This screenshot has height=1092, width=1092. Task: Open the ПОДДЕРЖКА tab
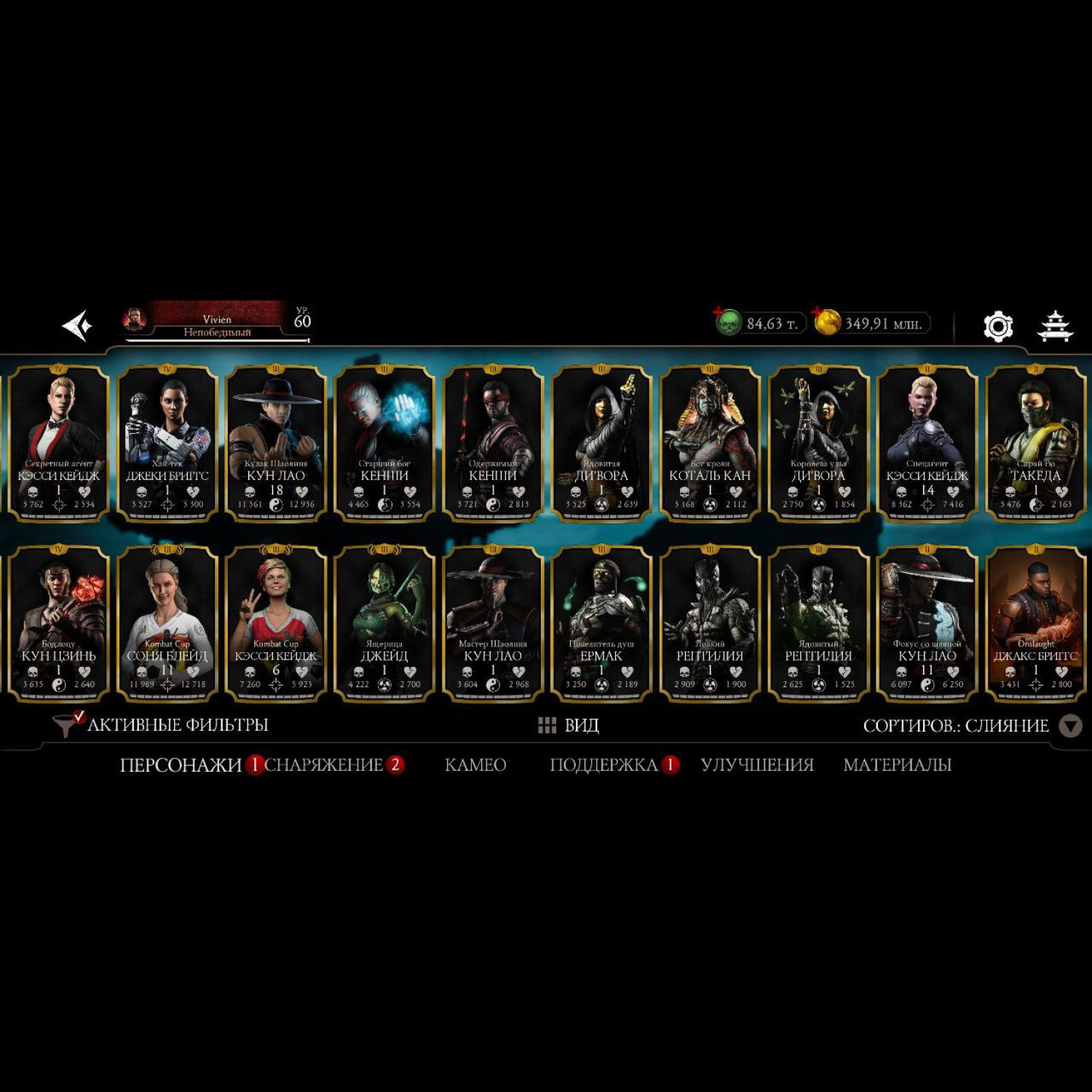[604, 765]
